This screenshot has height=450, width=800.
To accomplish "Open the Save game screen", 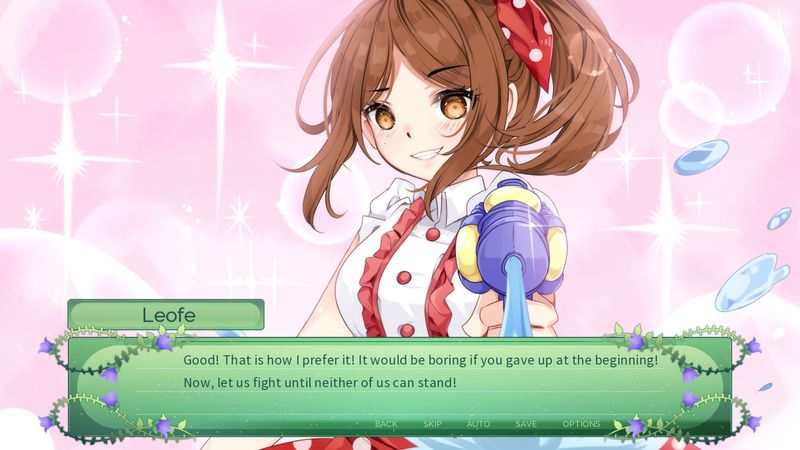I will pyautogui.click(x=526, y=424).
